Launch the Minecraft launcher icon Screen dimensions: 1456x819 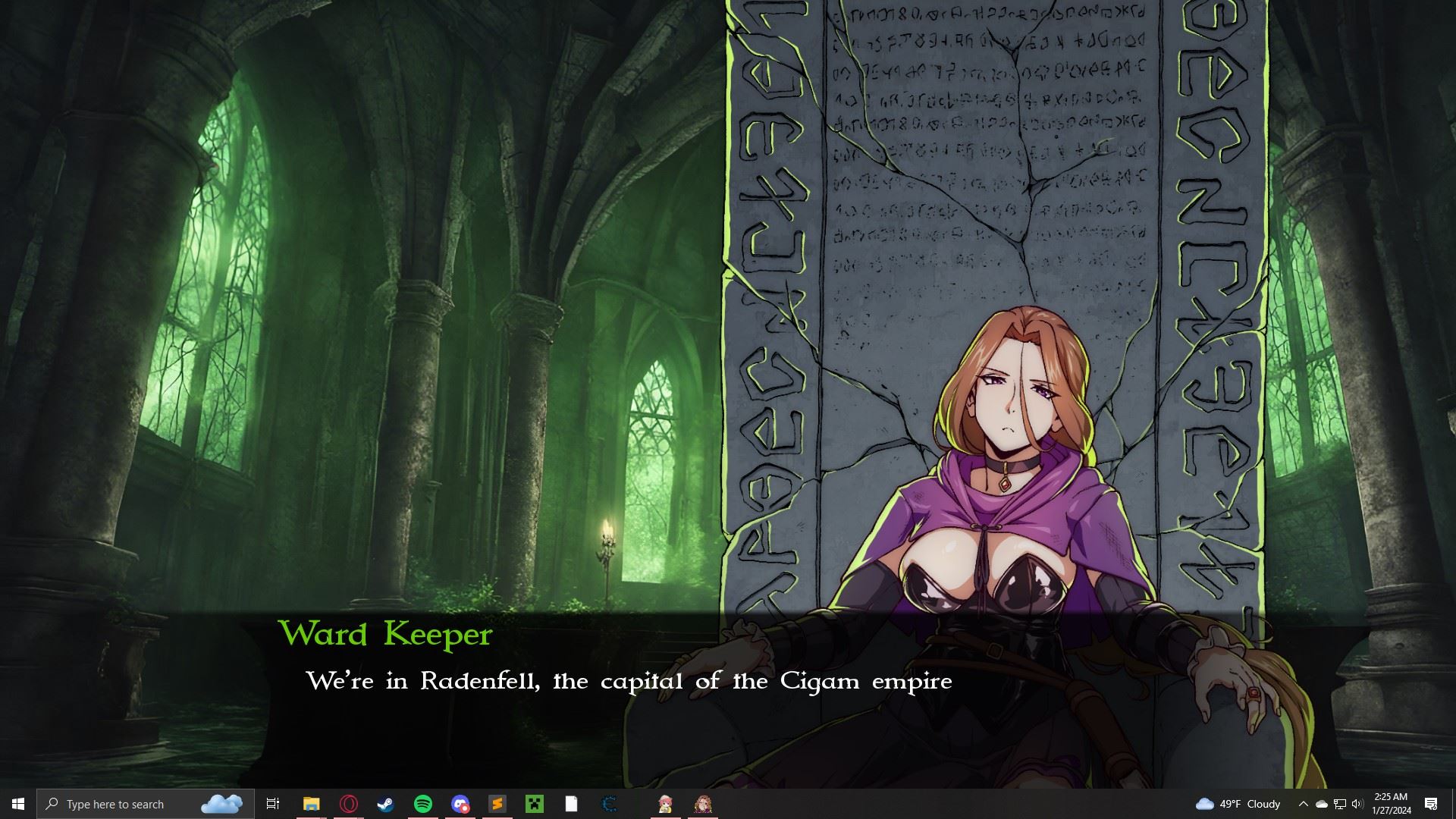[x=535, y=804]
